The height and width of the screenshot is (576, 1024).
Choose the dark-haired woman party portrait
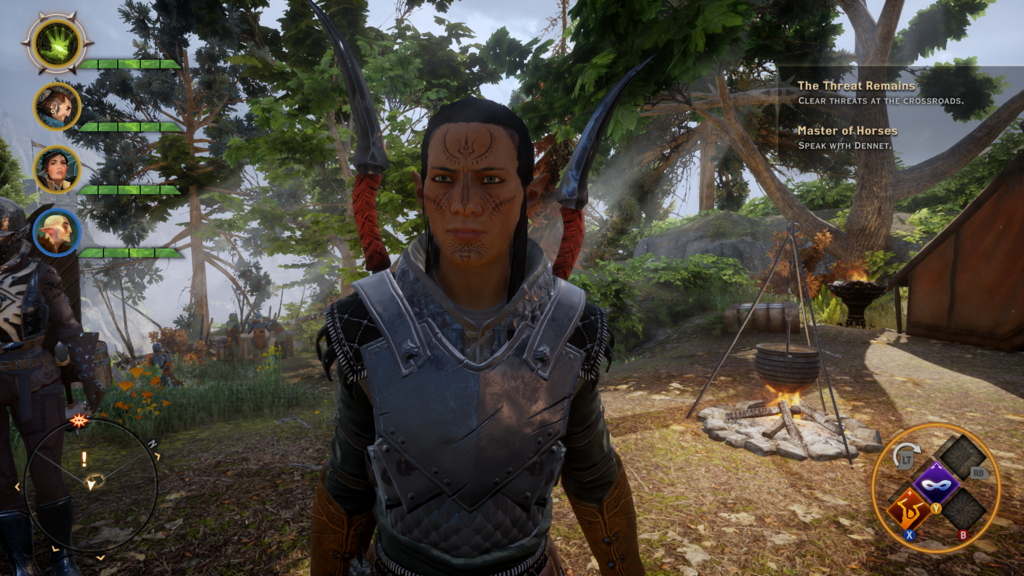(x=57, y=169)
